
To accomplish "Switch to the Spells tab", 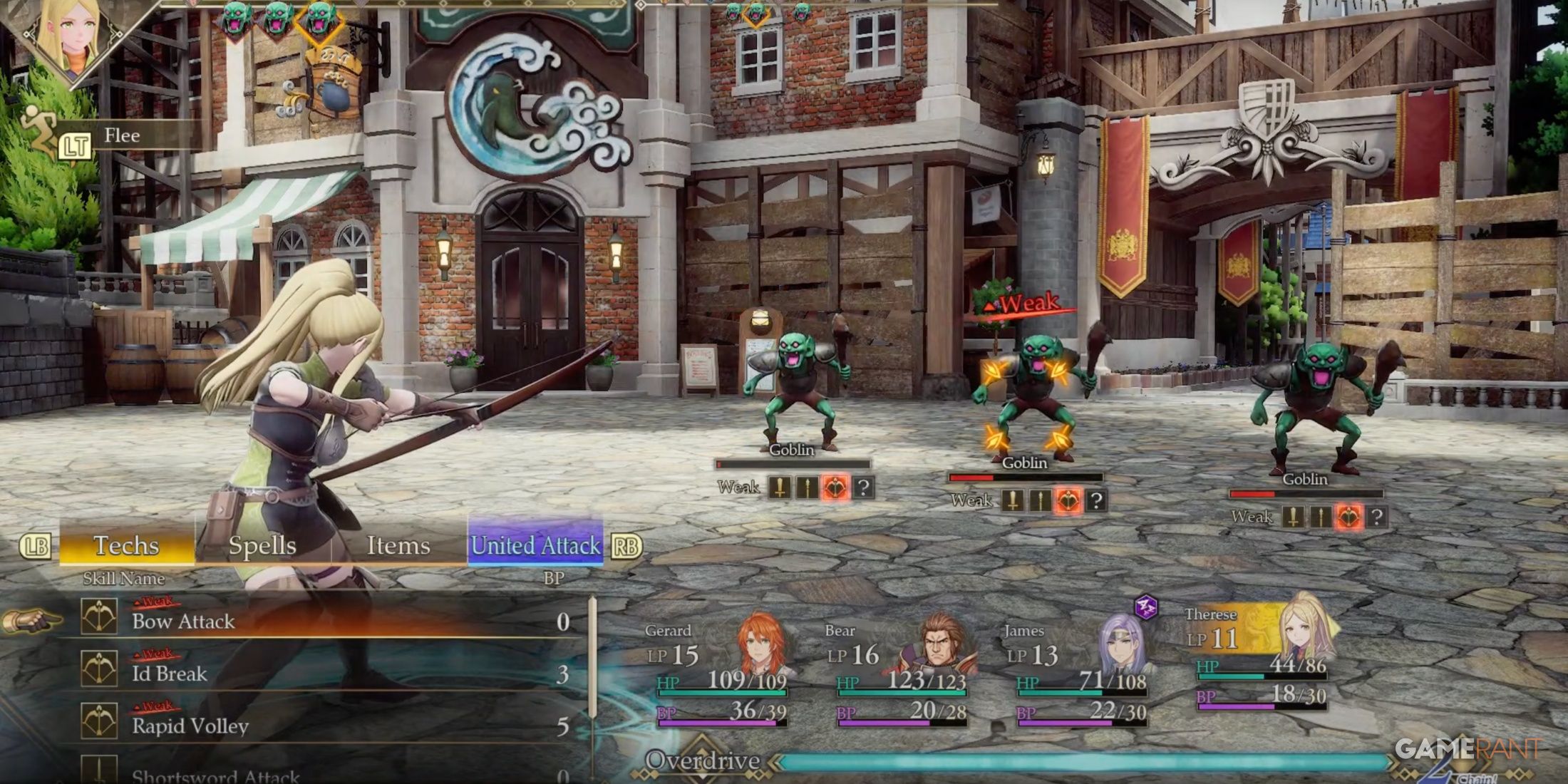I will coord(264,546).
